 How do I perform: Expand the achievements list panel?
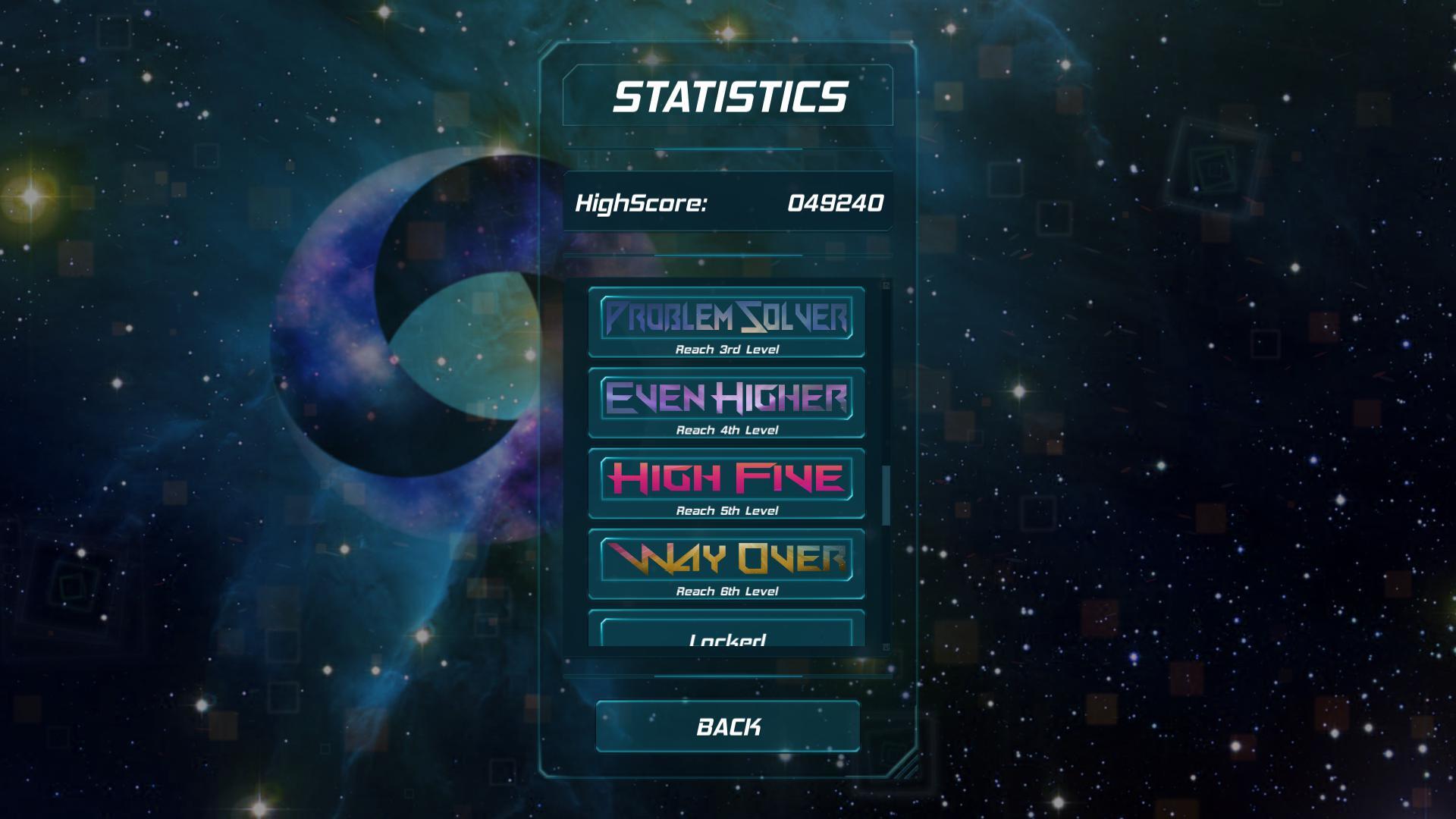(728, 464)
